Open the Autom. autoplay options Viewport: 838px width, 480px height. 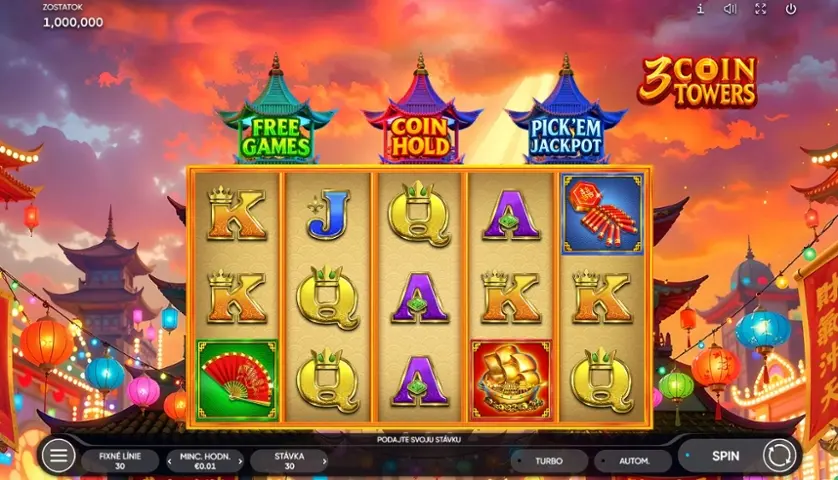[633, 461]
